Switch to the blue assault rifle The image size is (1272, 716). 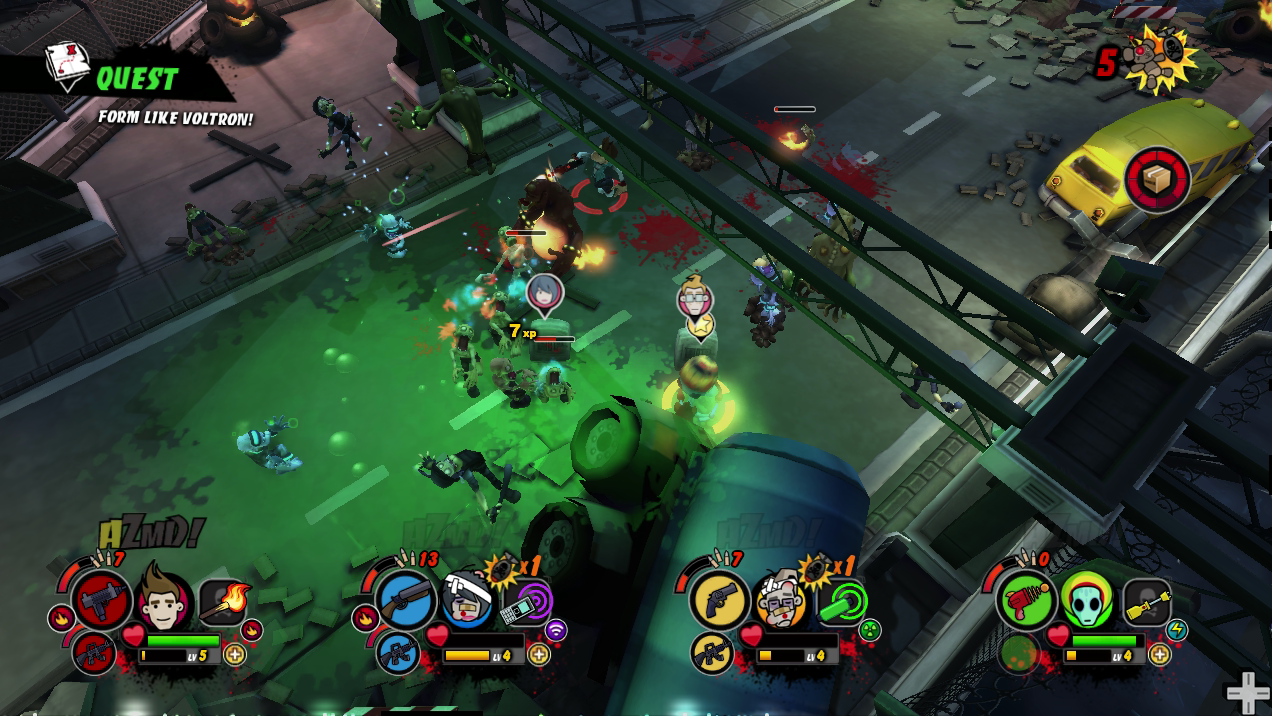(x=398, y=654)
